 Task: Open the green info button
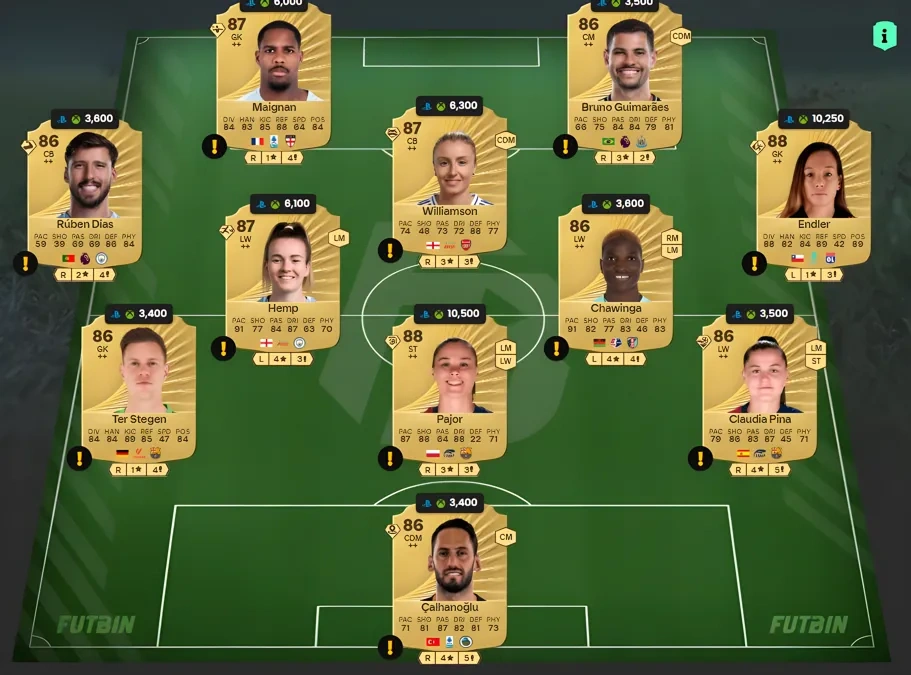(x=884, y=36)
